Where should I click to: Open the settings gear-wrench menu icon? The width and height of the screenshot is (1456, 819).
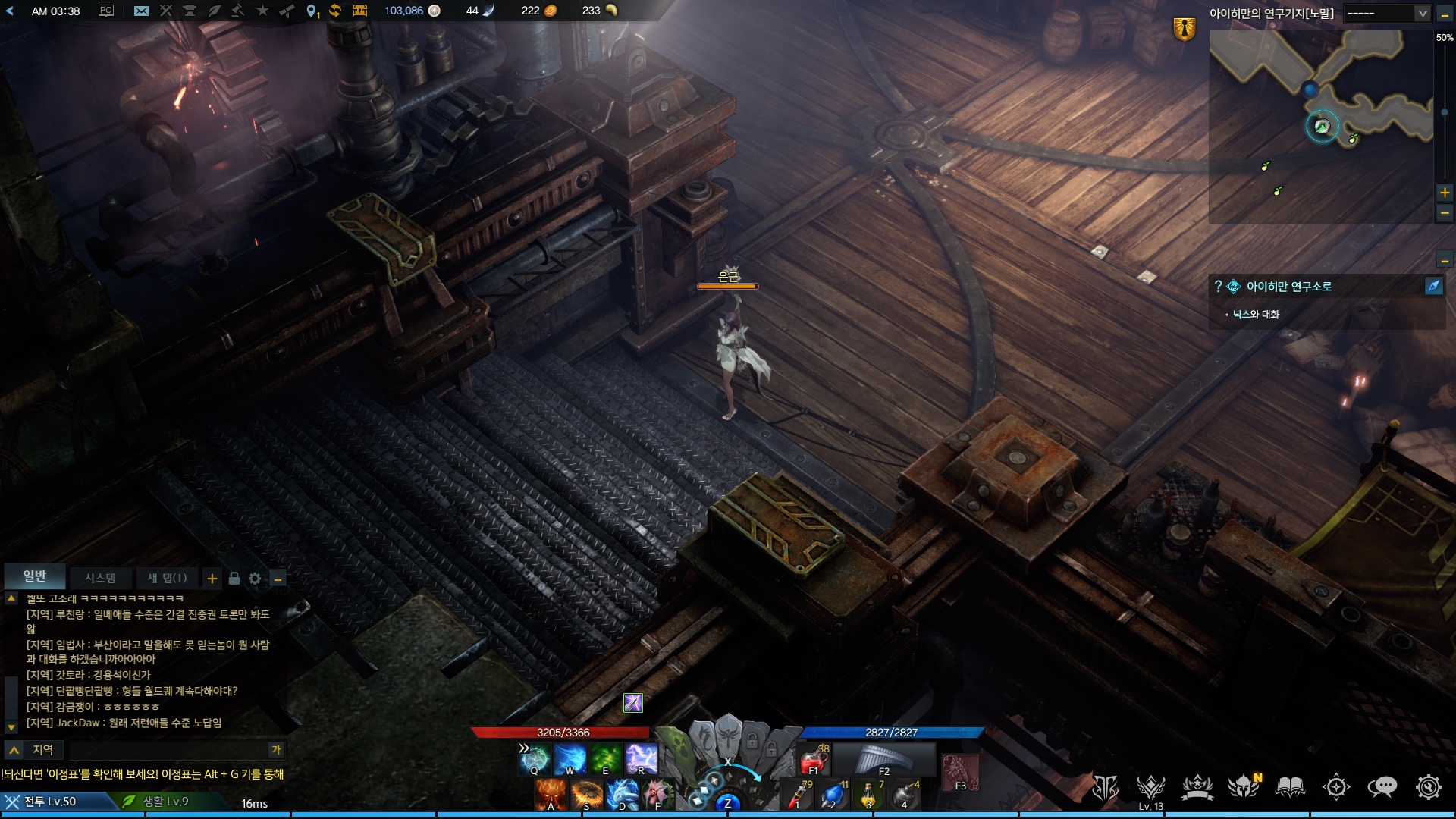pos(1428,788)
